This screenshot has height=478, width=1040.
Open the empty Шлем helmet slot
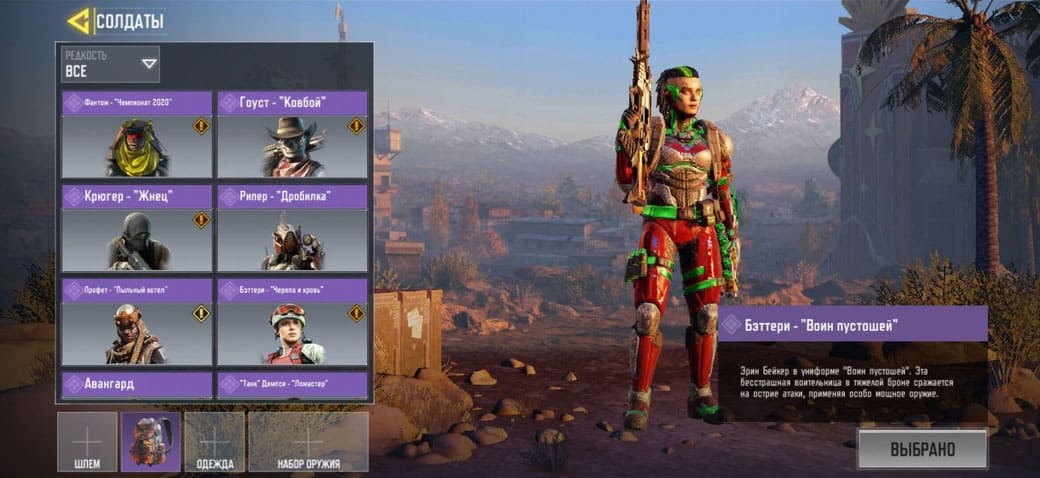tap(87, 442)
